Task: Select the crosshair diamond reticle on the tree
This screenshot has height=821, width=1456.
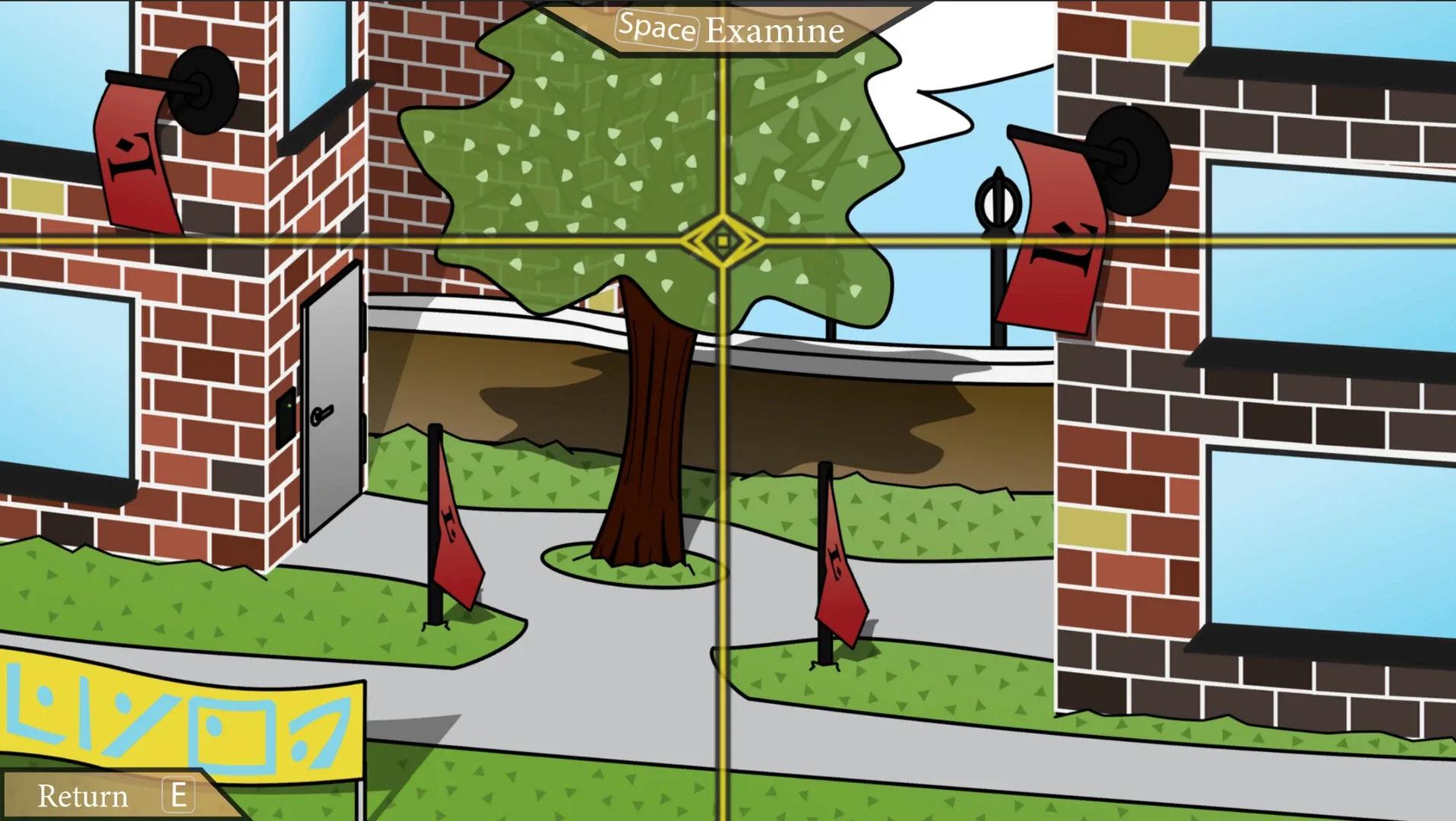Action: pos(723,239)
